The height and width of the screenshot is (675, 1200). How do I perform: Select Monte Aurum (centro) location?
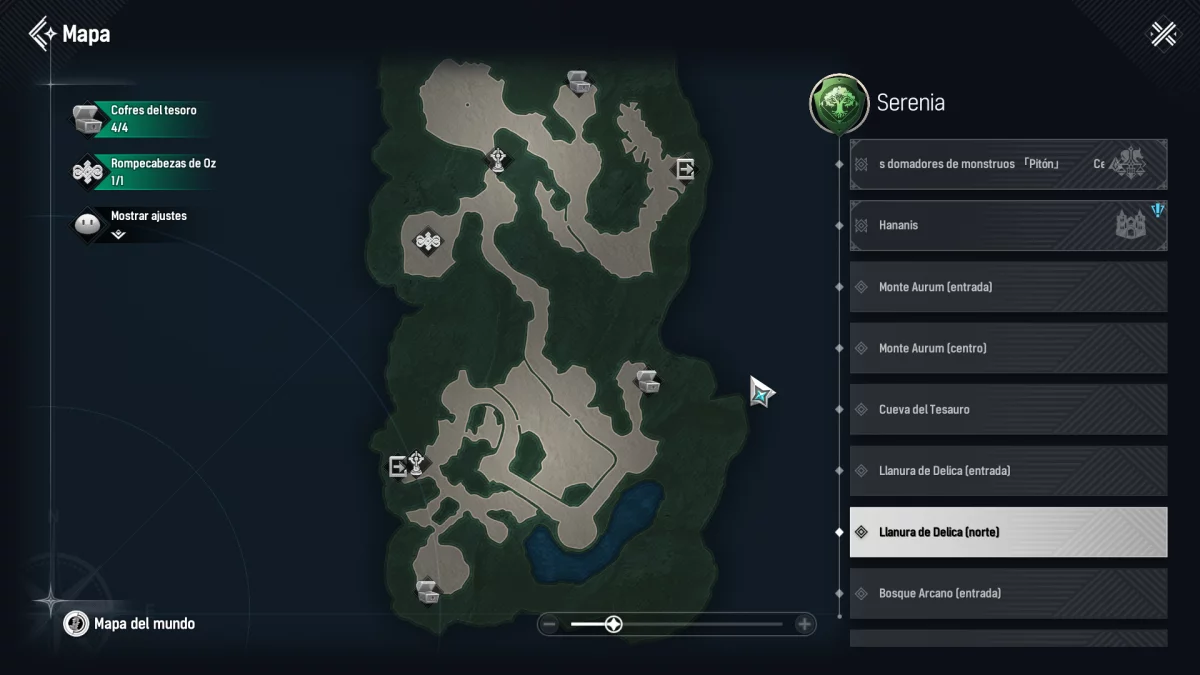tap(1008, 348)
